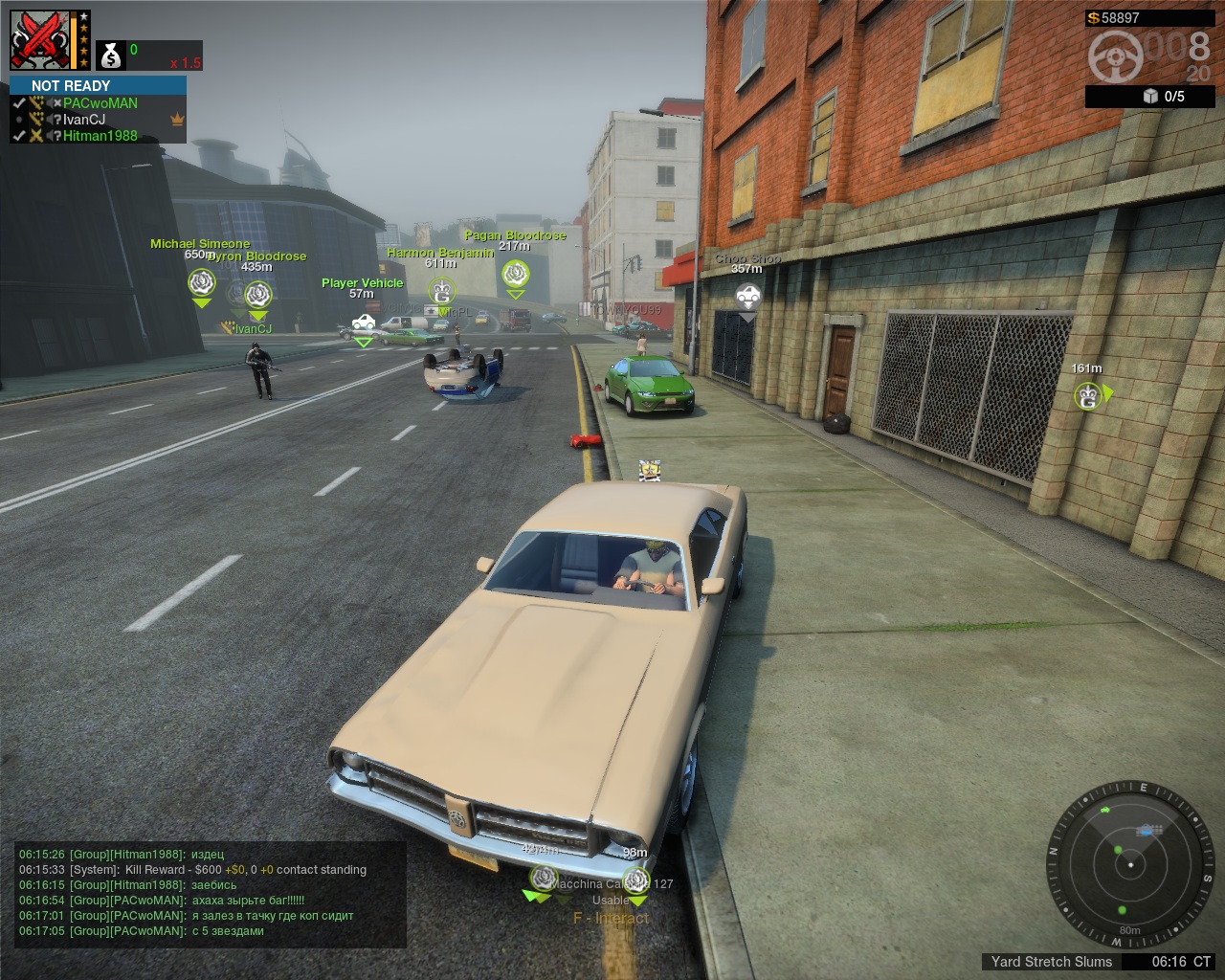Select the Pagan Bloodrose contact marker

[516, 274]
